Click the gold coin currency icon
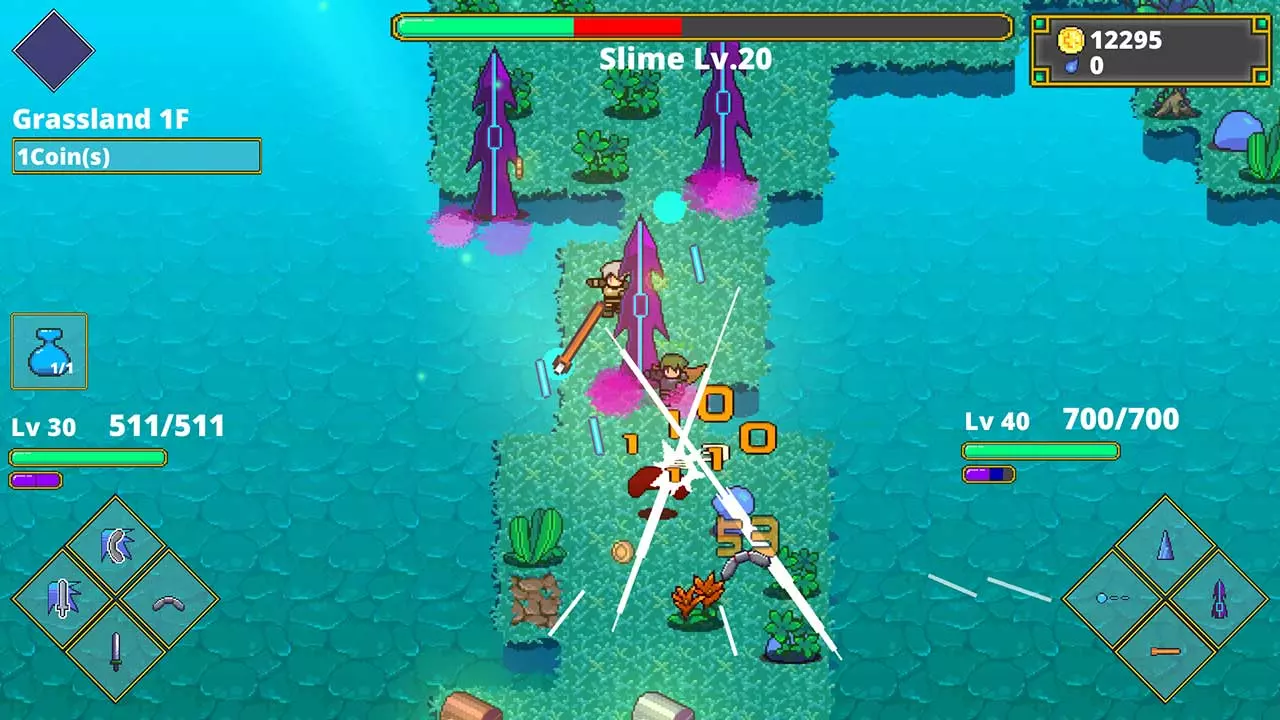 point(1072,41)
